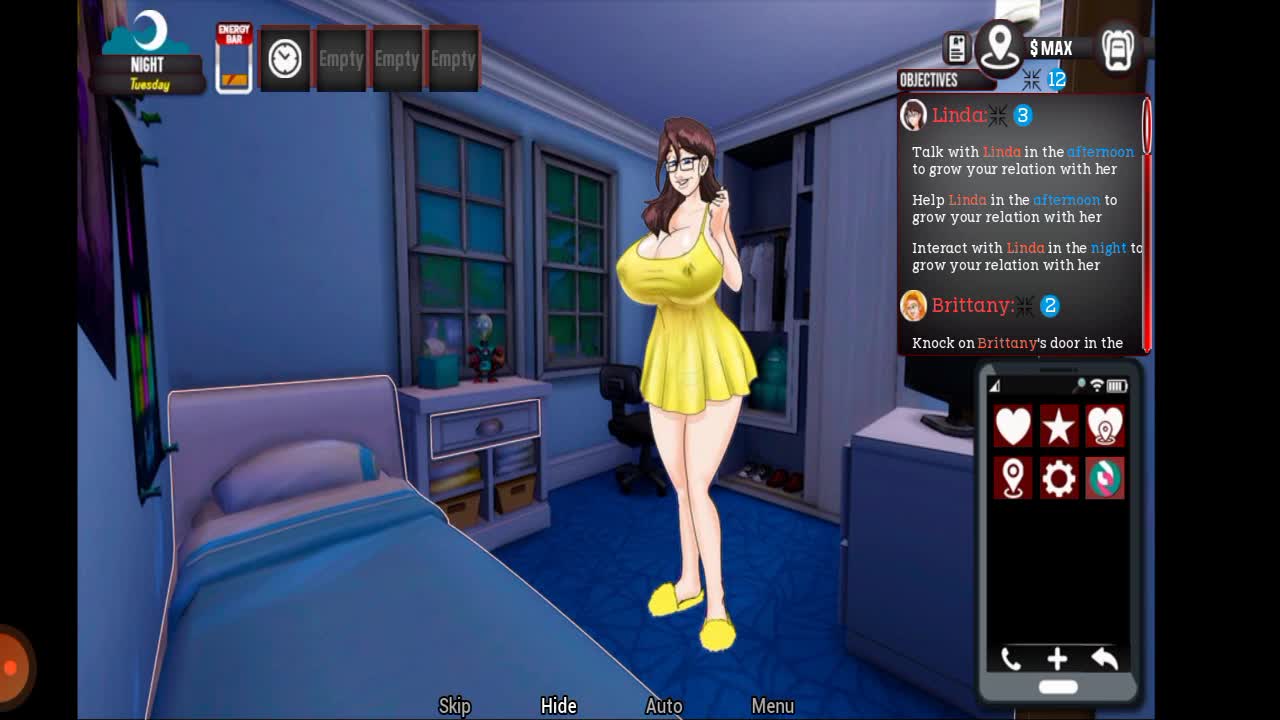Screen dimensions: 1280x720
Task: Open the ID card icon
Action: pos(956,48)
